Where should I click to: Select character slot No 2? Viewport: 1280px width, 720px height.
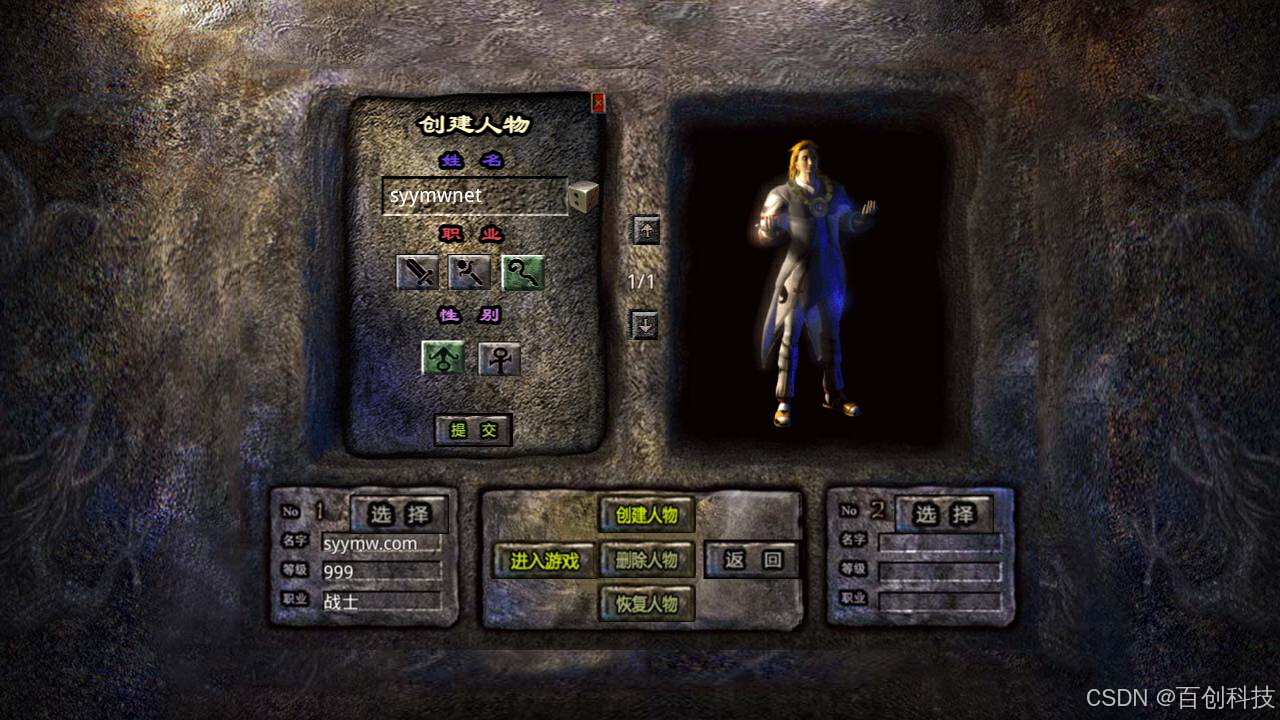943,515
